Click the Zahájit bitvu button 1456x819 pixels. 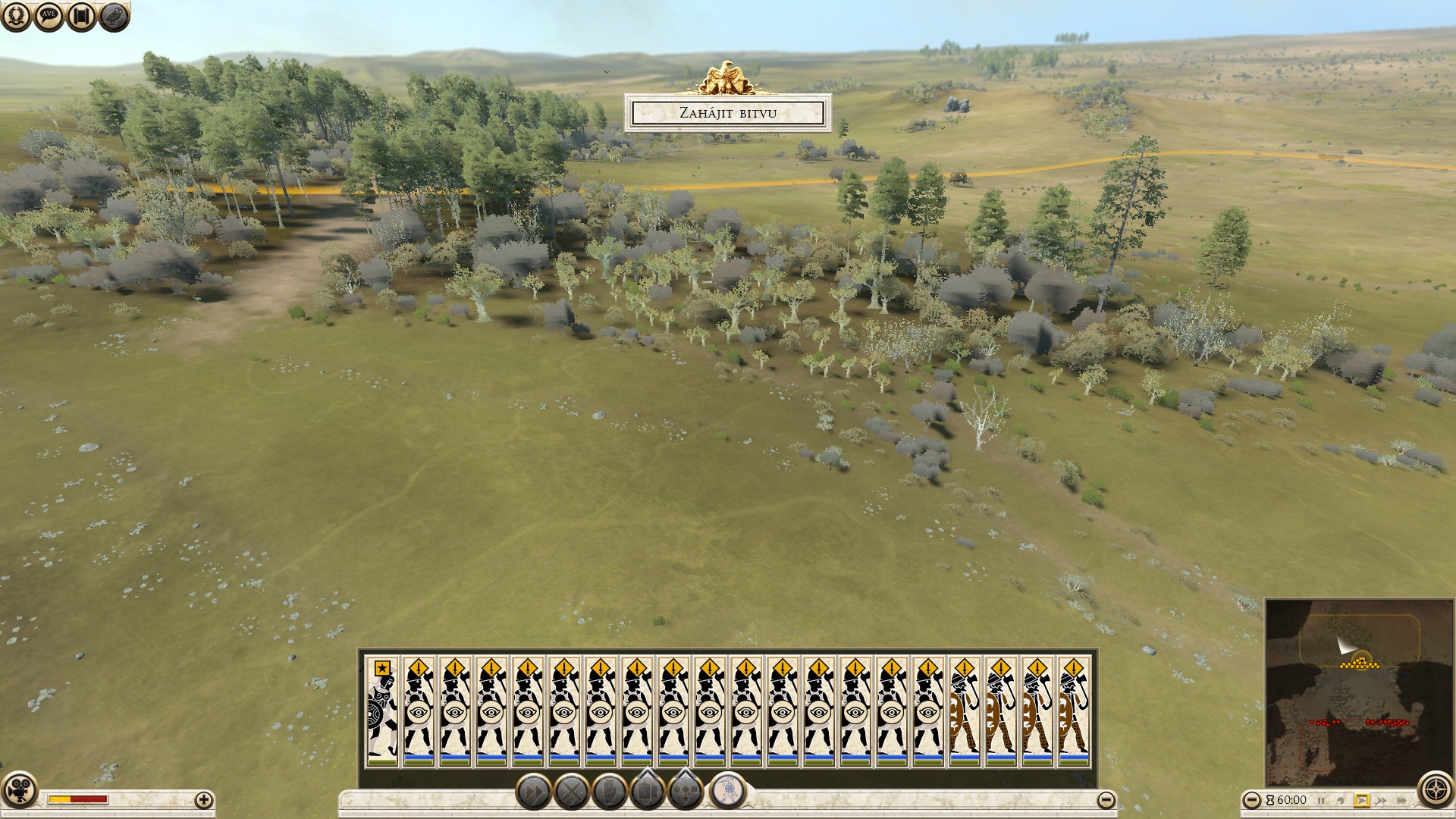pyautogui.click(x=727, y=113)
